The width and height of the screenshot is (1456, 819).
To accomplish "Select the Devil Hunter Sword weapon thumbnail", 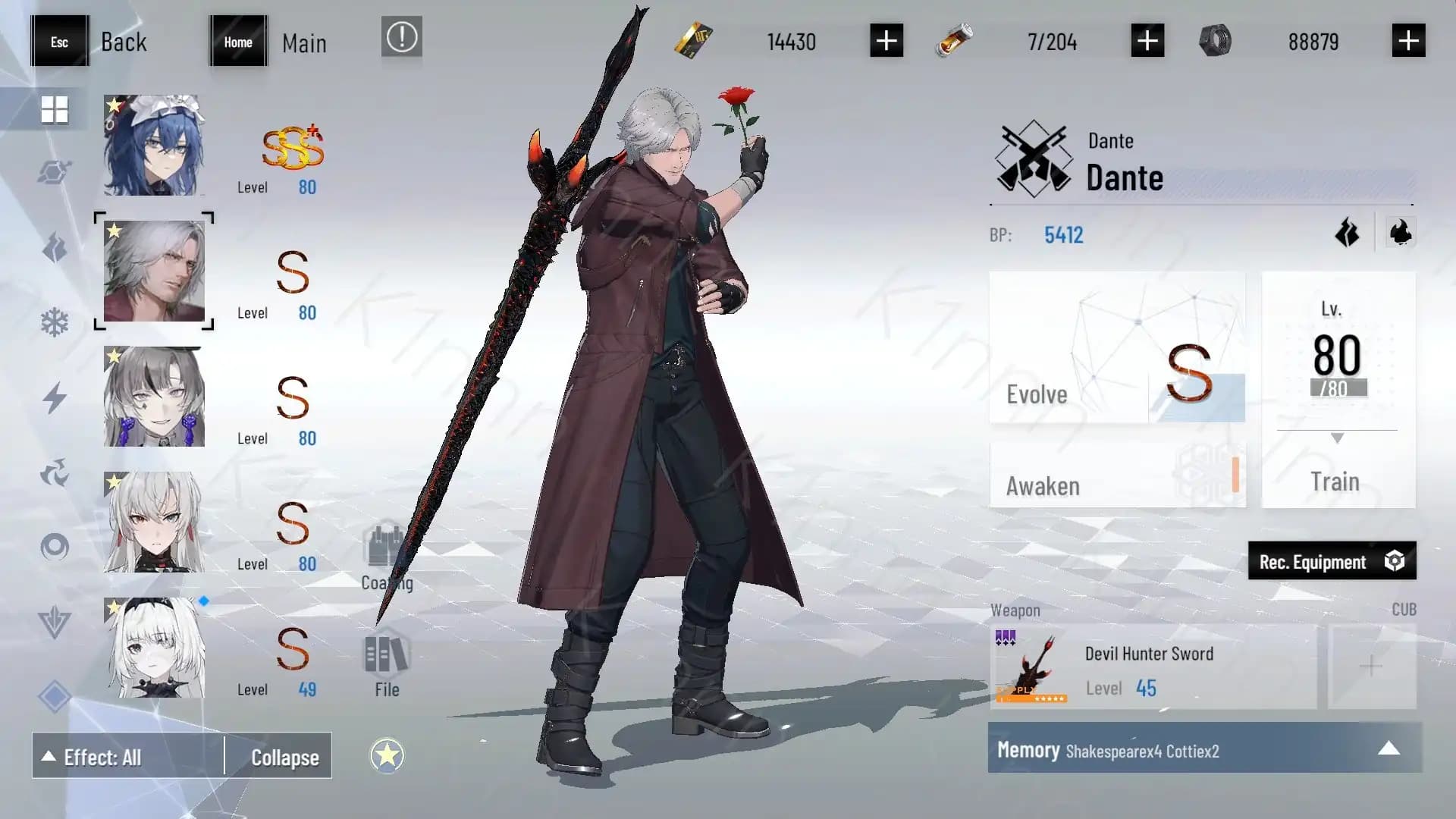I will click(1031, 666).
